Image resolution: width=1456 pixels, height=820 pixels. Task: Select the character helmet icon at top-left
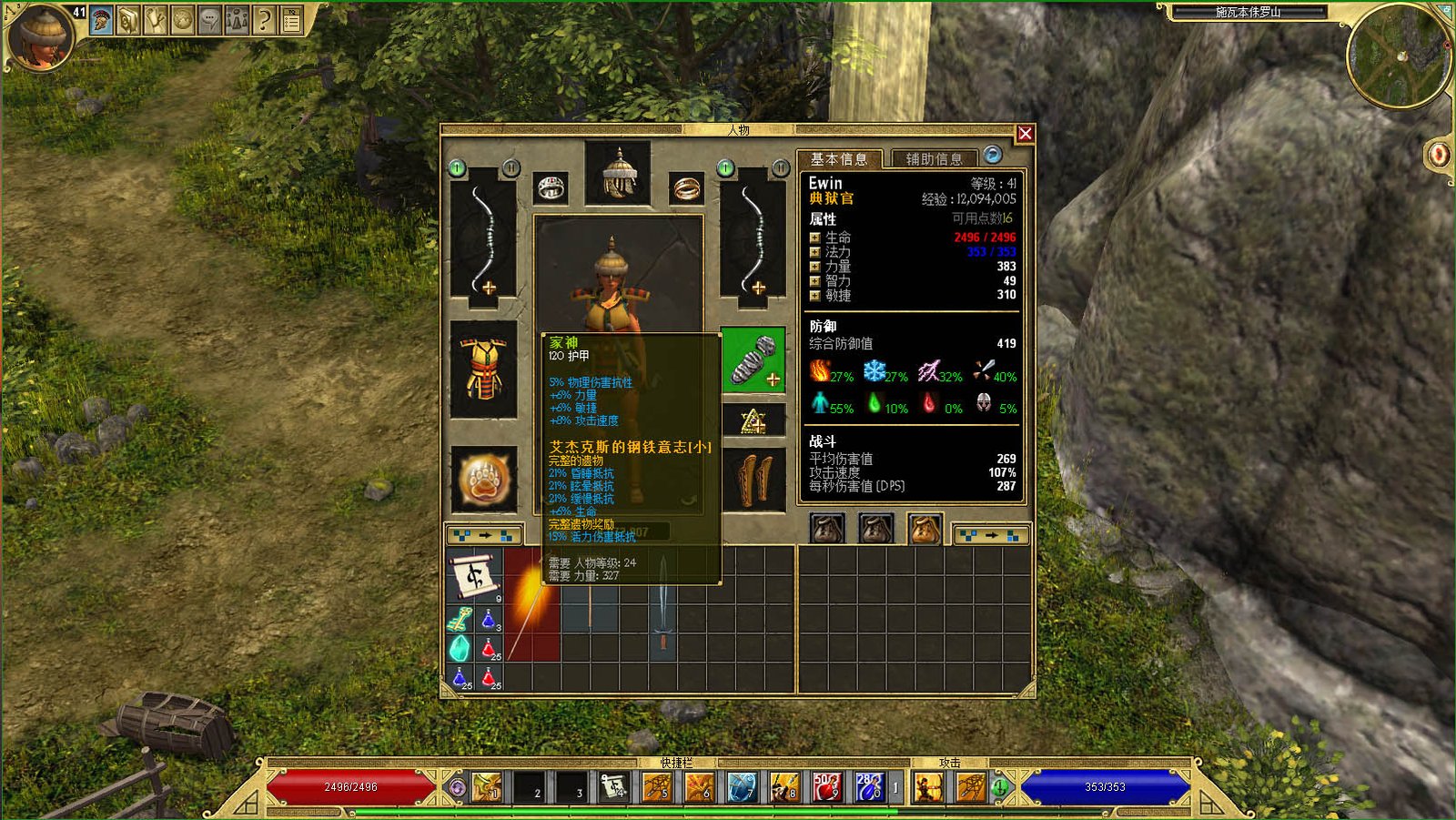(x=100, y=19)
